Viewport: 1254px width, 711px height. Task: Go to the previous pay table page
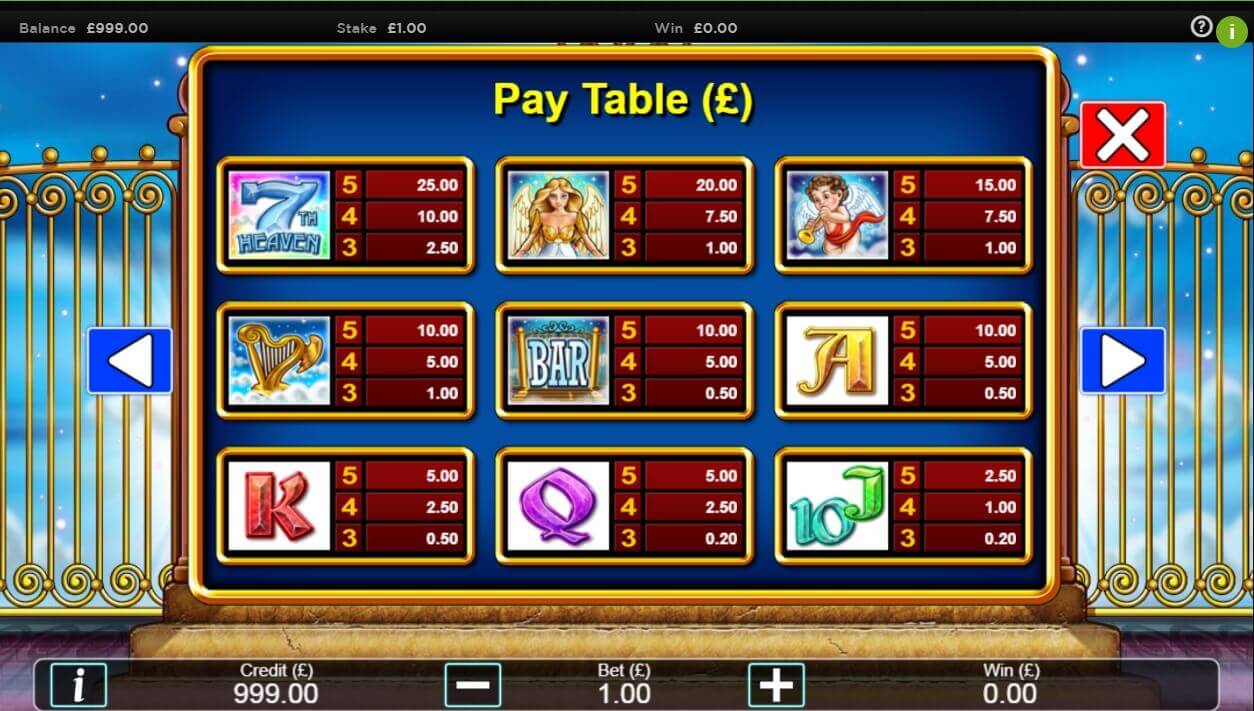click(x=130, y=360)
